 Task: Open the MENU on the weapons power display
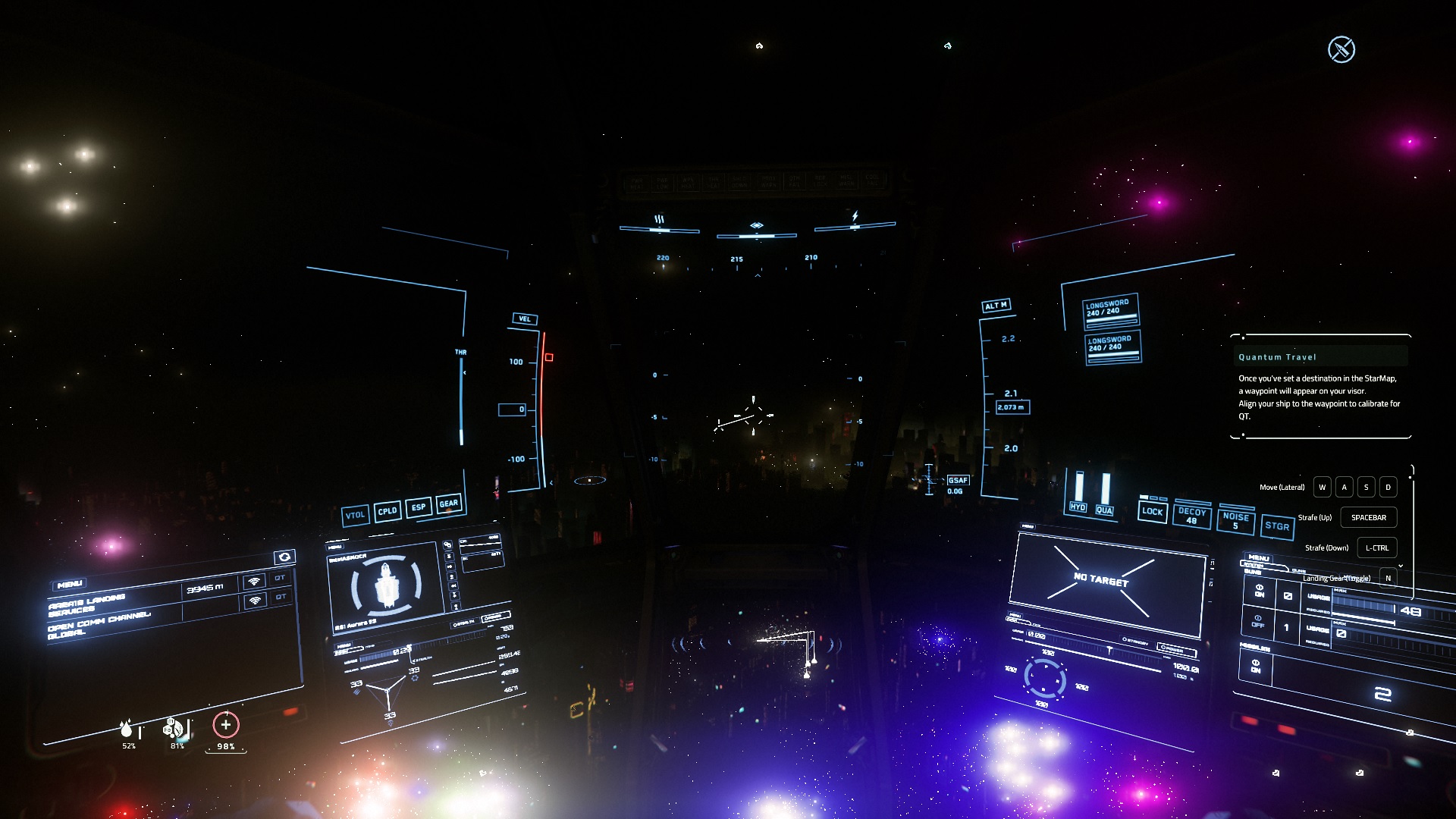(1259, 558)
